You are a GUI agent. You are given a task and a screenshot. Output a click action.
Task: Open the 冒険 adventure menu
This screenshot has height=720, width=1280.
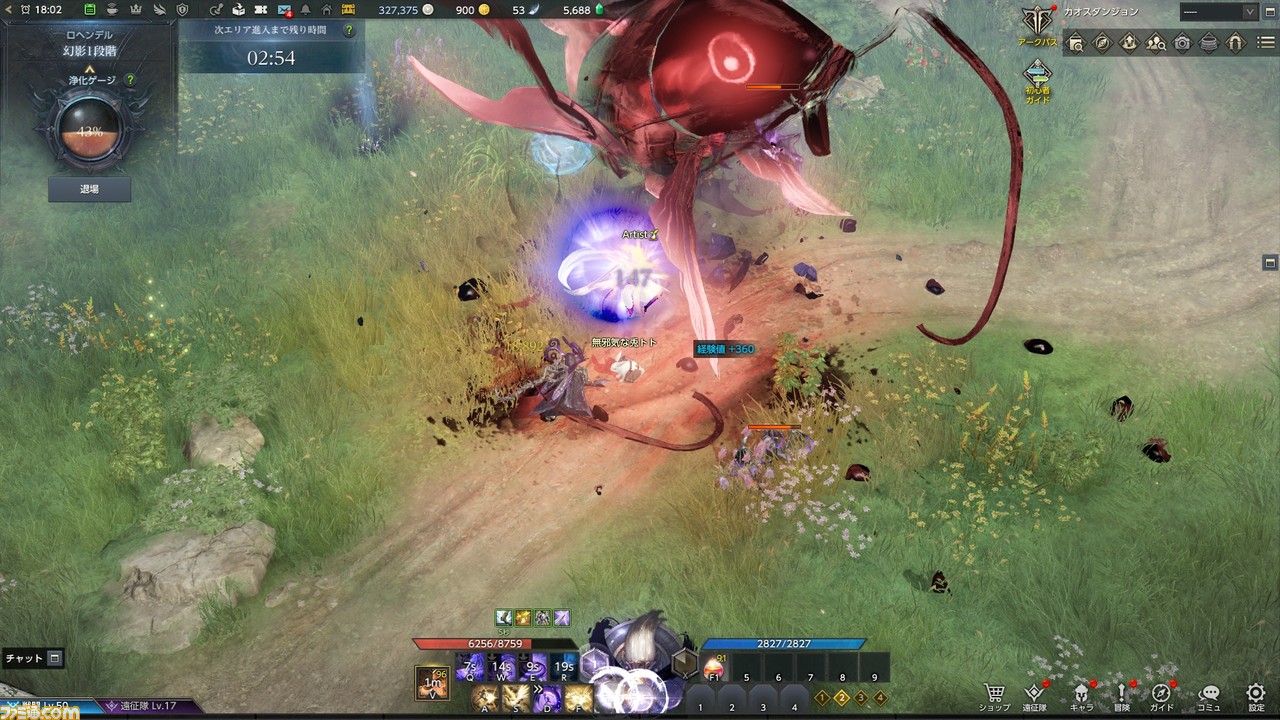[x=1122, y=696]
